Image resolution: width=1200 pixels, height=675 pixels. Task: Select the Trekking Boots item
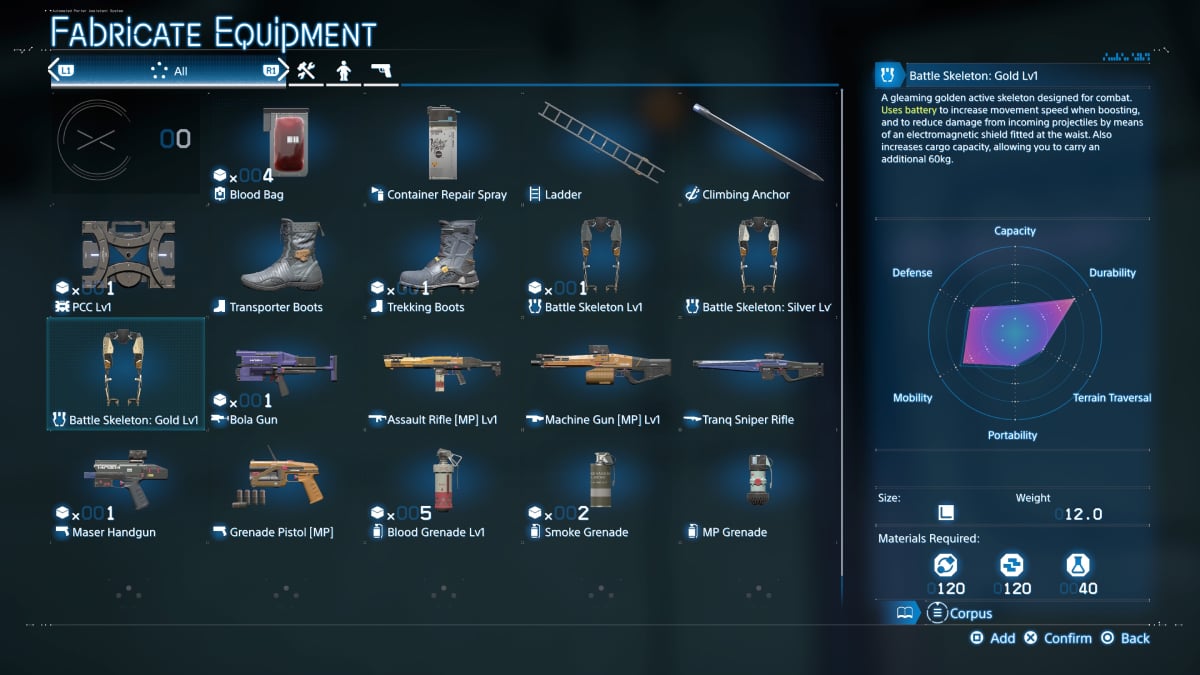(441, 260)
